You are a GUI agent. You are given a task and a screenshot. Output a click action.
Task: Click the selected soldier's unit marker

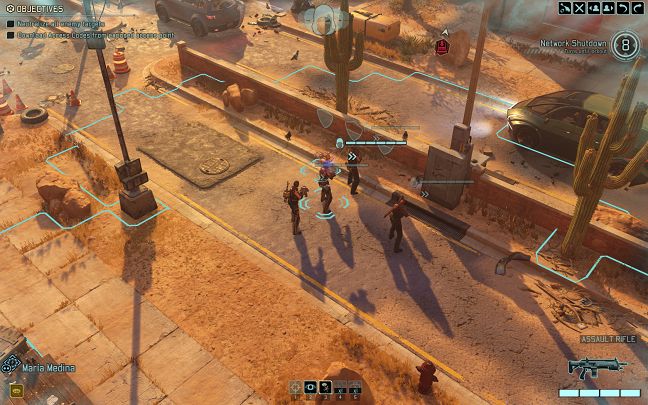[325, 201]
